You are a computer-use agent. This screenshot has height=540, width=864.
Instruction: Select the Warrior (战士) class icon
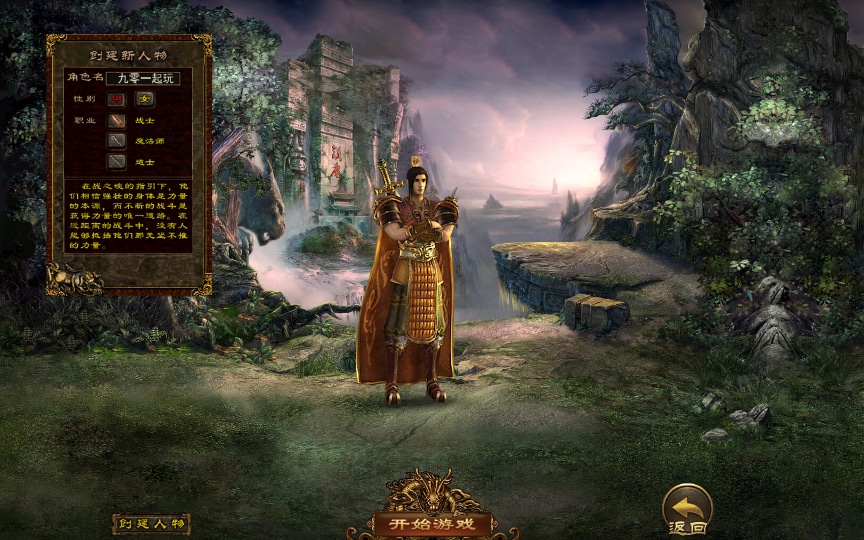point(118,121)
